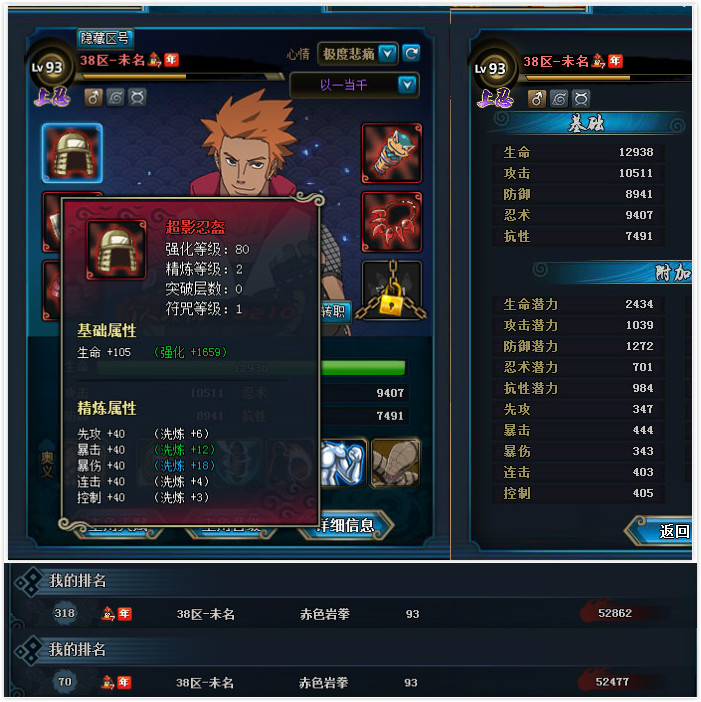Click the 隐藏区号 button
This screenshot has width=701, height=702.
pyautogui.click(x=105, y=38)
